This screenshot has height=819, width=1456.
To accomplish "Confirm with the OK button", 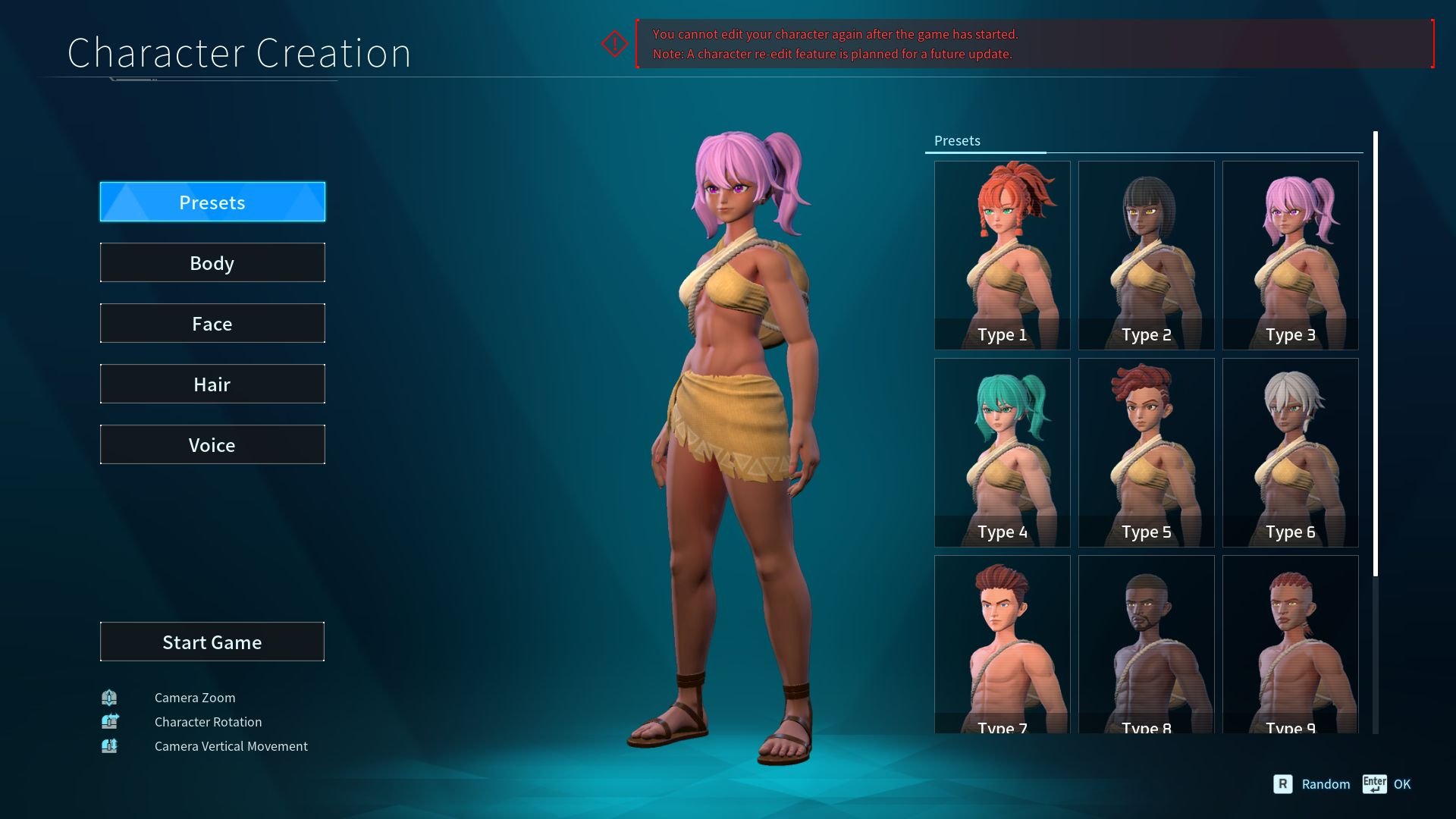I will click(x=1387, y=784).
